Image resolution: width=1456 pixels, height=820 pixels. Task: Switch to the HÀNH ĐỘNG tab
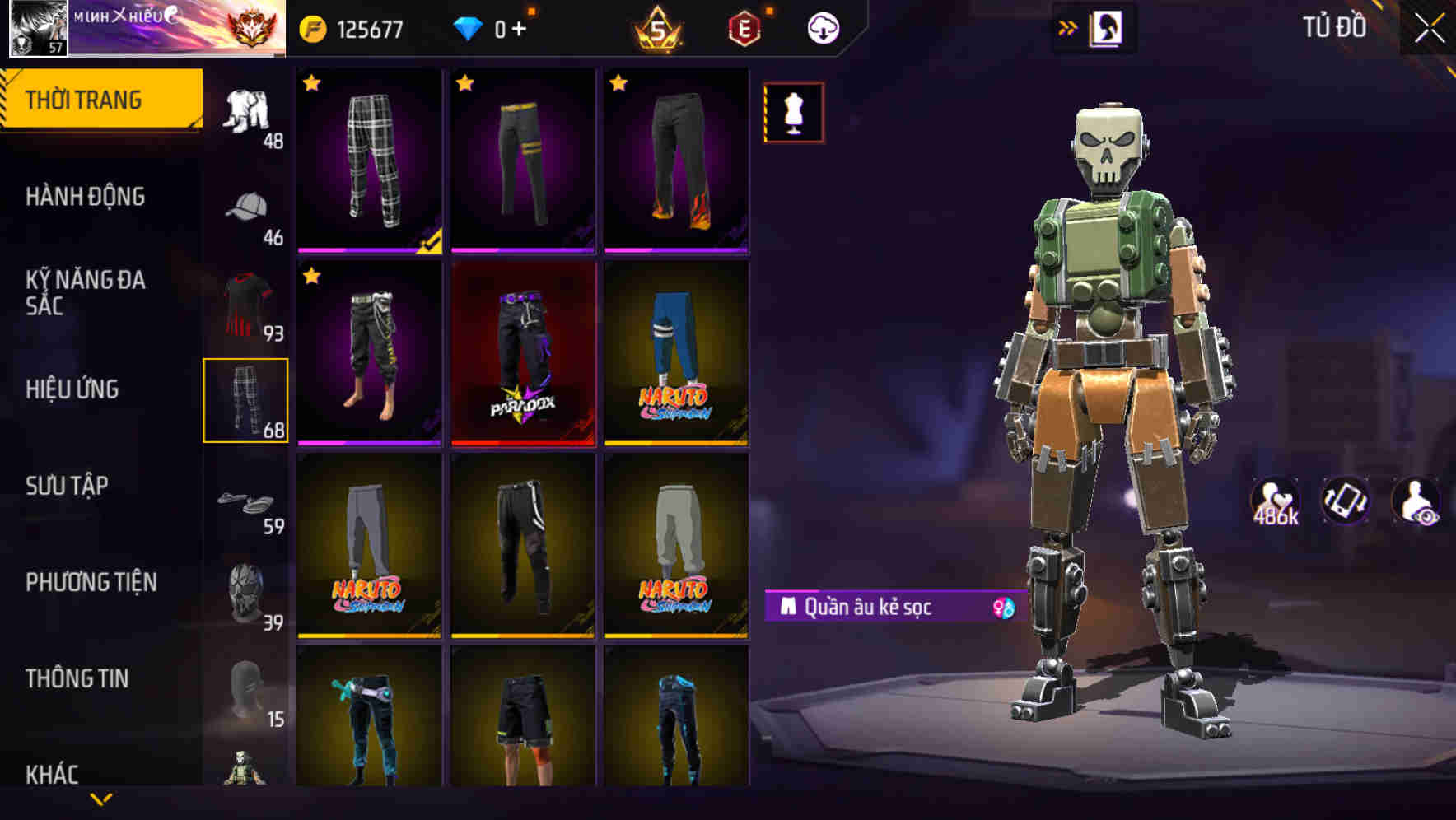86,197
